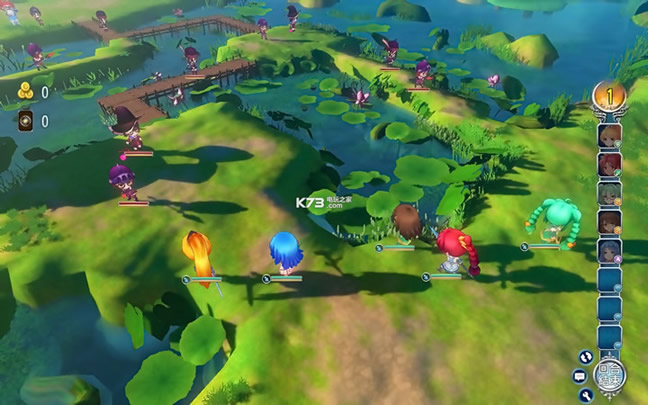Select the blonde-haired hero portrait

[609, 136]
